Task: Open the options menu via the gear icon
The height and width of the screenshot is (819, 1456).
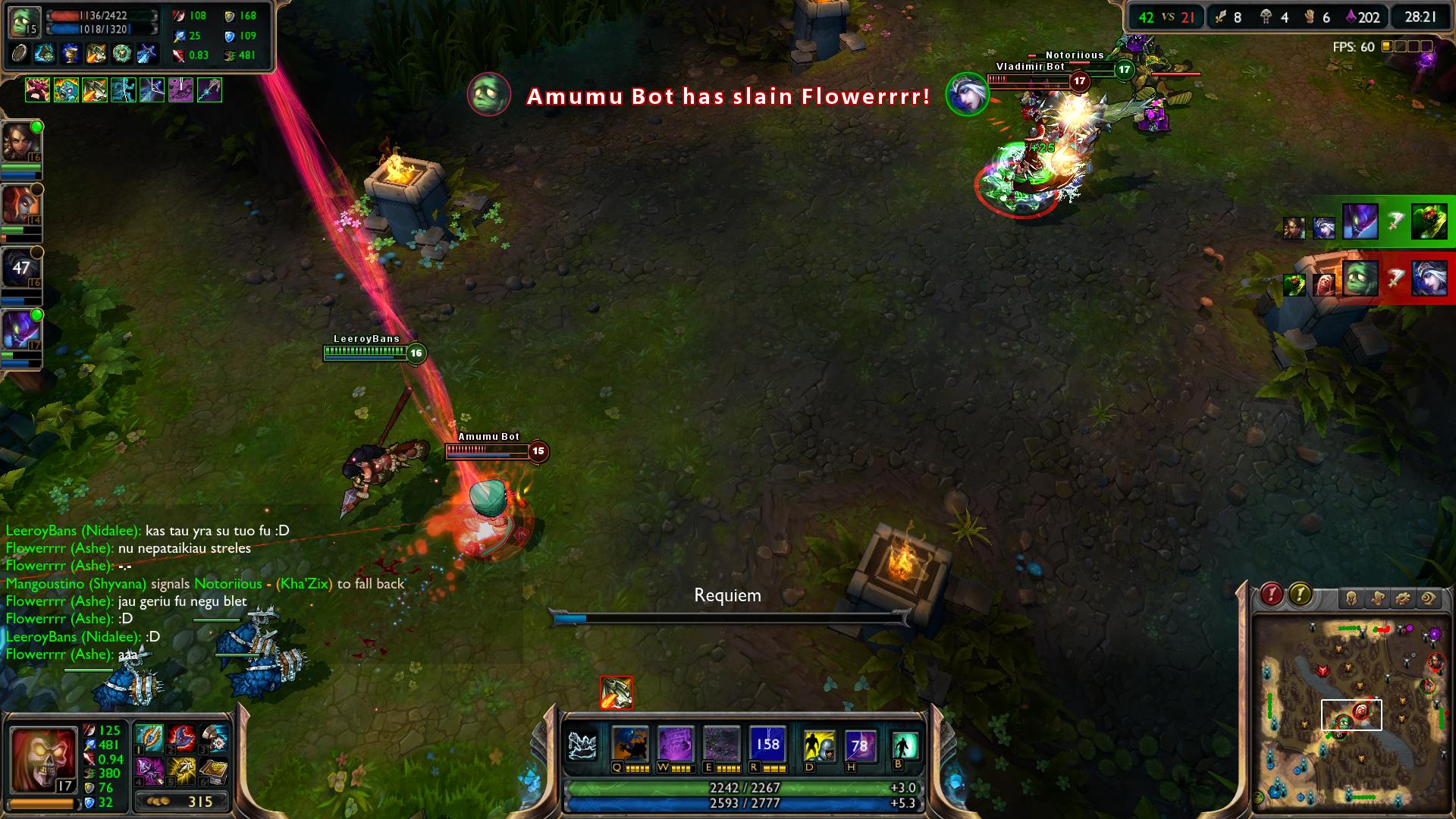Action: tap(1401, 598)
